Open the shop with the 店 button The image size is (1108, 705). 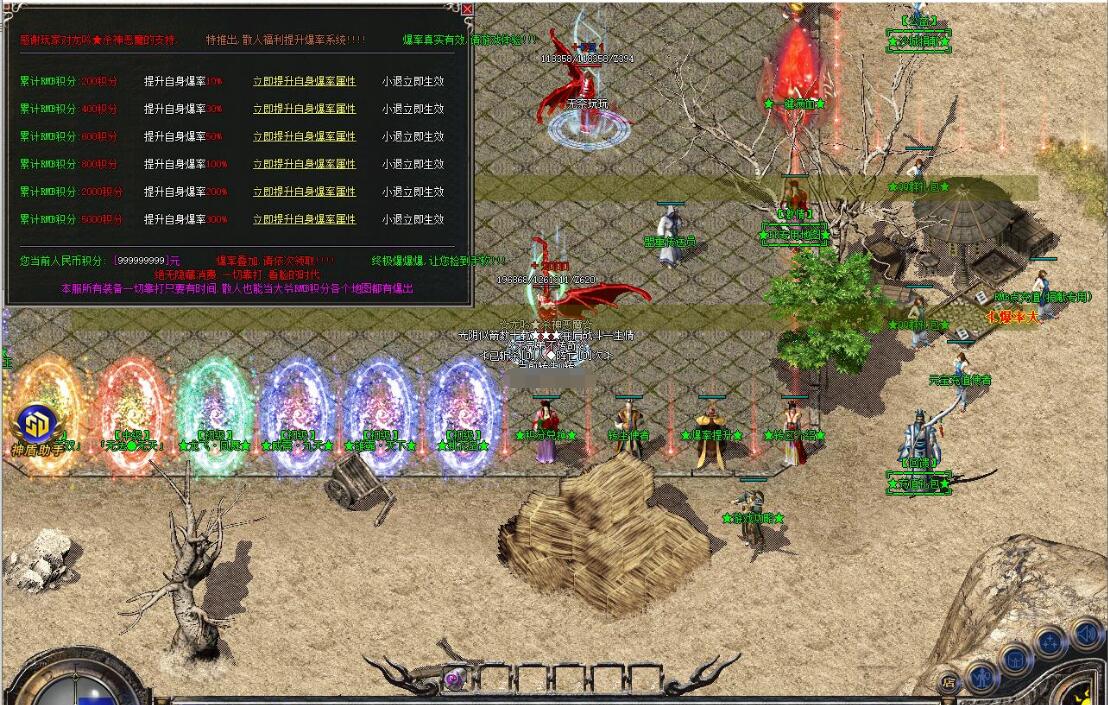tap(948, 684)
